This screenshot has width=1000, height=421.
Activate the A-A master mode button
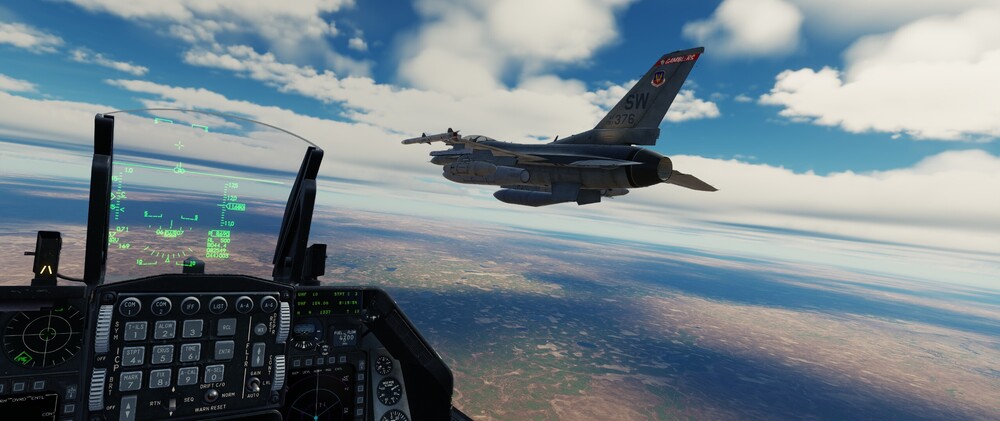click(x=244, y=304)
